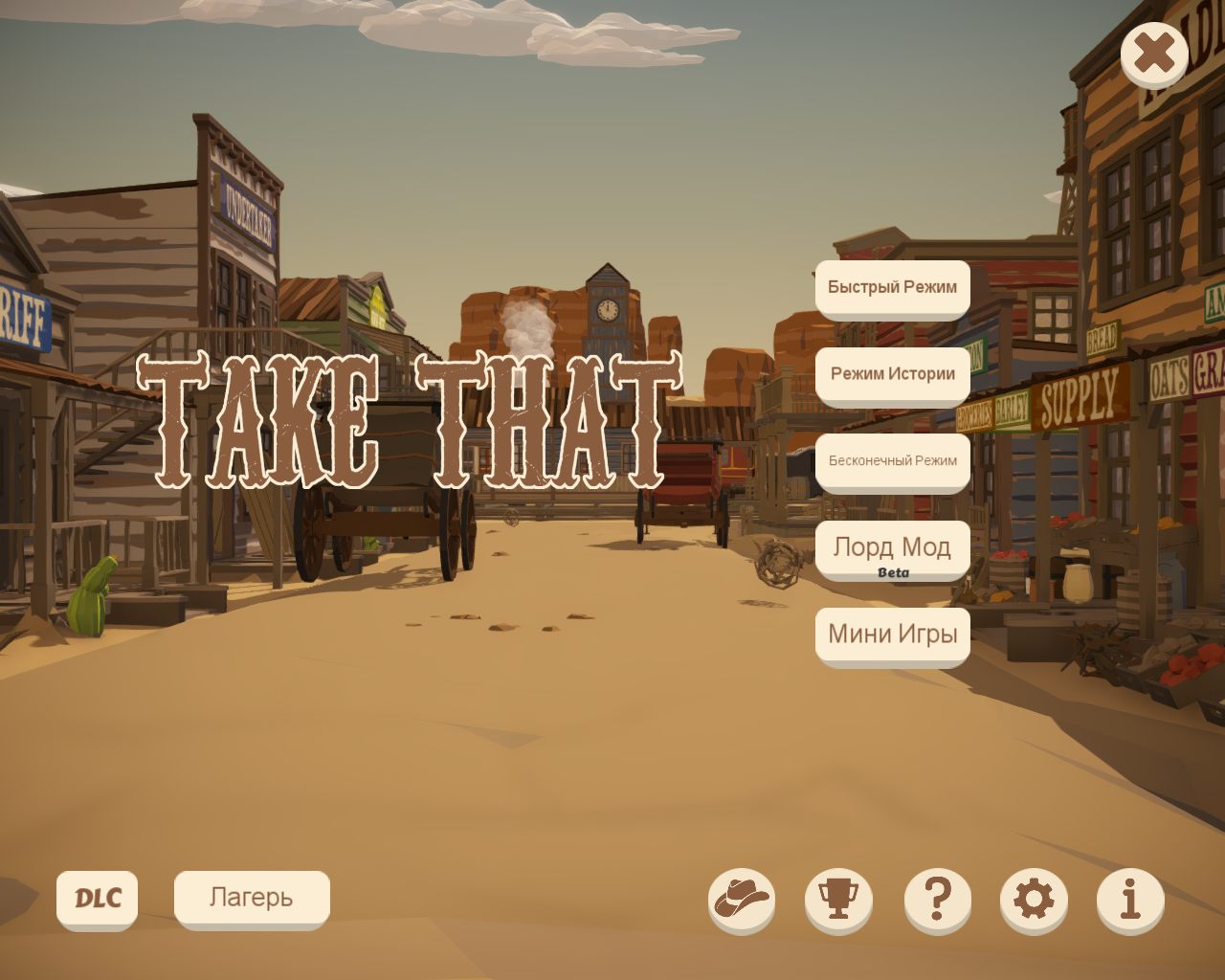Open help with the question mark

point(938,899)
